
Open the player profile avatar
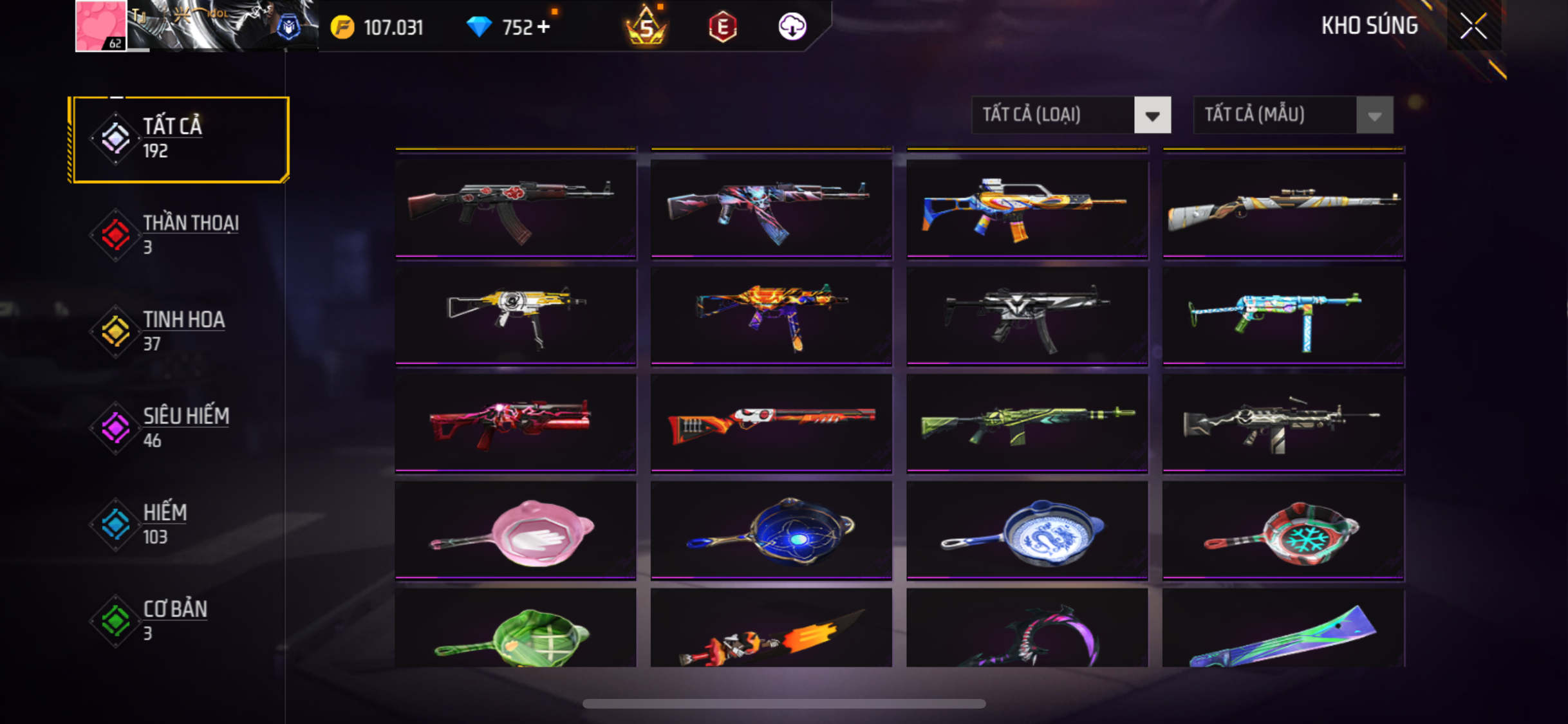pyautogui.click(x=101, y=26)
